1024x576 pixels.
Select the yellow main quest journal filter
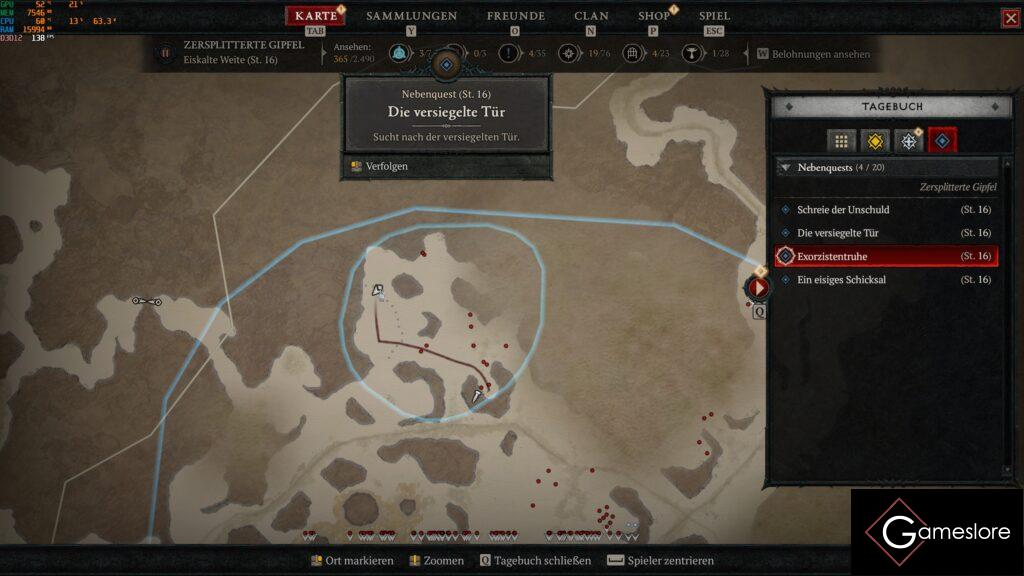click(x=875, y=141)
